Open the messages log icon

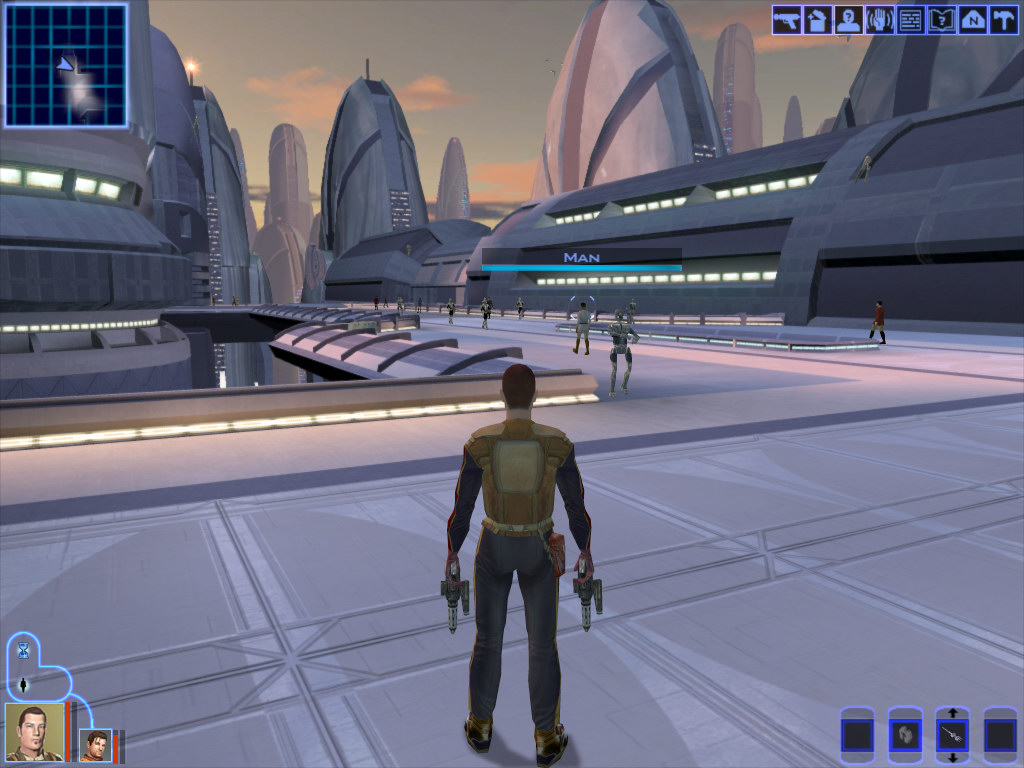coord(910,20)
